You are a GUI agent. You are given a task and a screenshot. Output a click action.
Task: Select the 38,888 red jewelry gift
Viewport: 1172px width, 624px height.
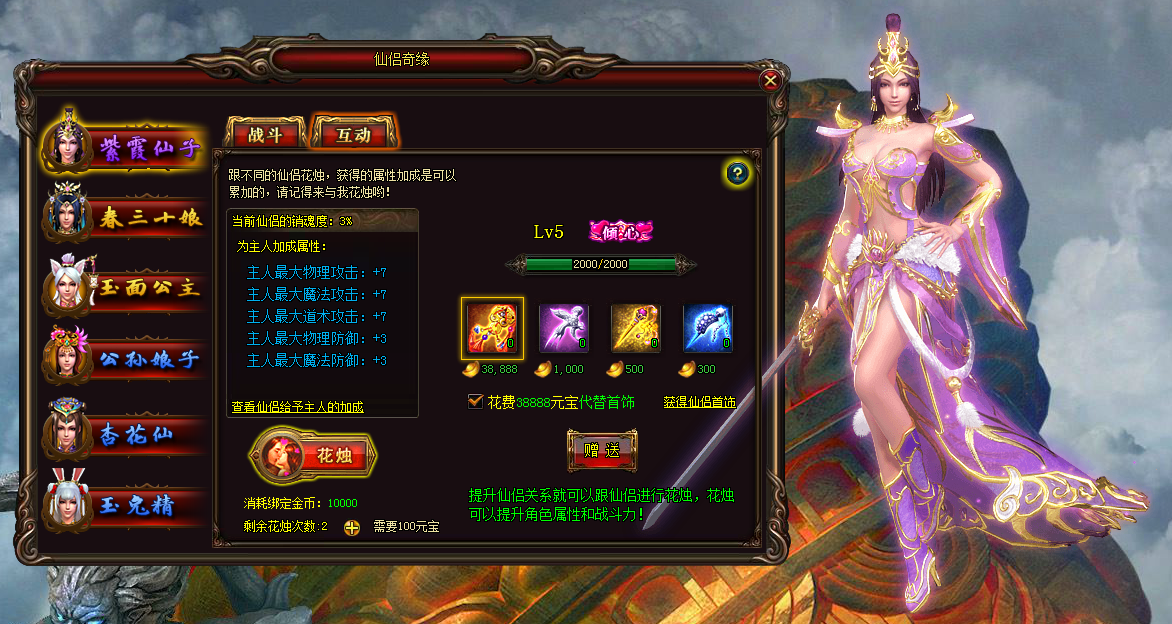491,328
